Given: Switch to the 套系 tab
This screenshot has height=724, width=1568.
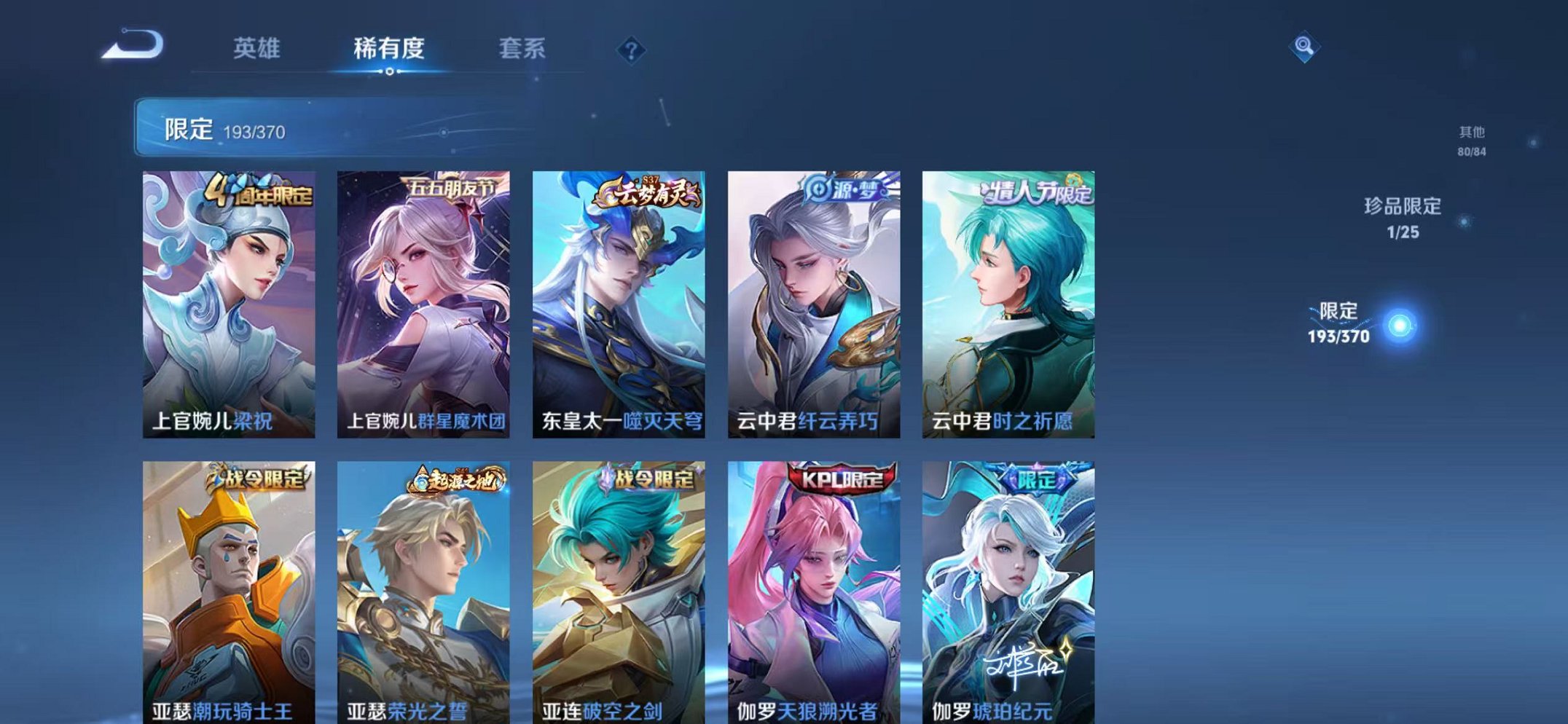Looking at the screenshot, I should [x=522, y=48].
